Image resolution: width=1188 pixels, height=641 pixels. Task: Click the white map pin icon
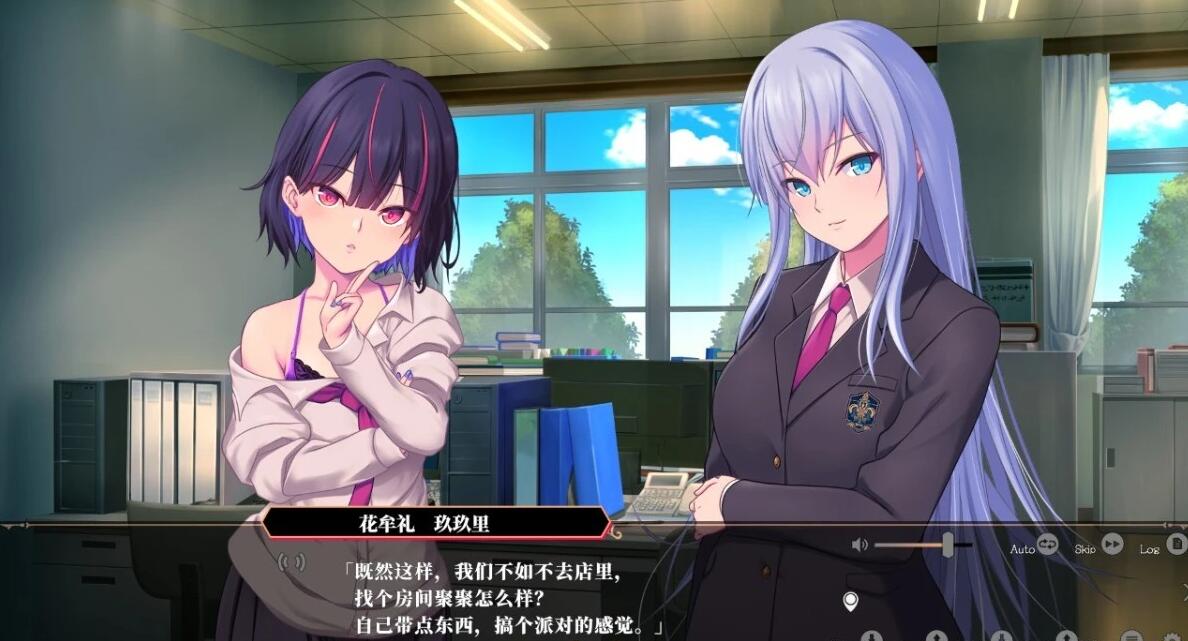click(x=851, y=601)
